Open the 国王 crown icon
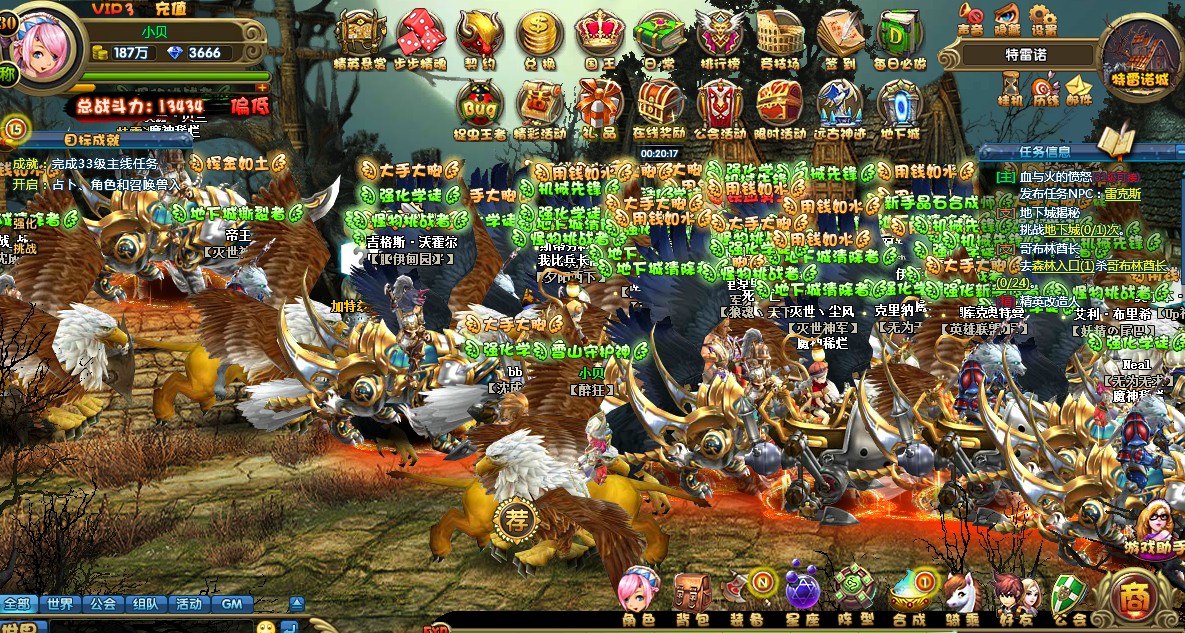 [x=600, y=34]
